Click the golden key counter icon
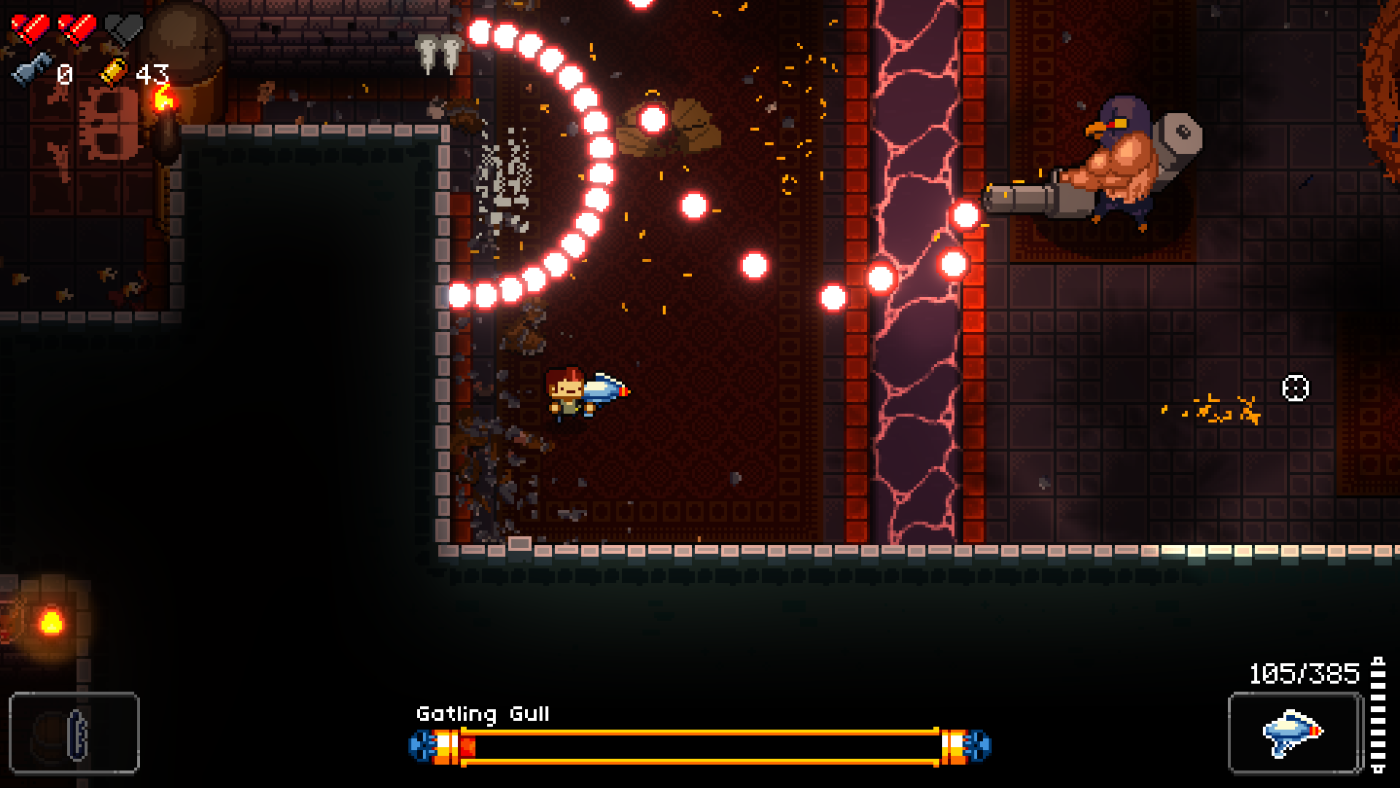Screen dimensions: 1400x788 (x=113, y=70)
